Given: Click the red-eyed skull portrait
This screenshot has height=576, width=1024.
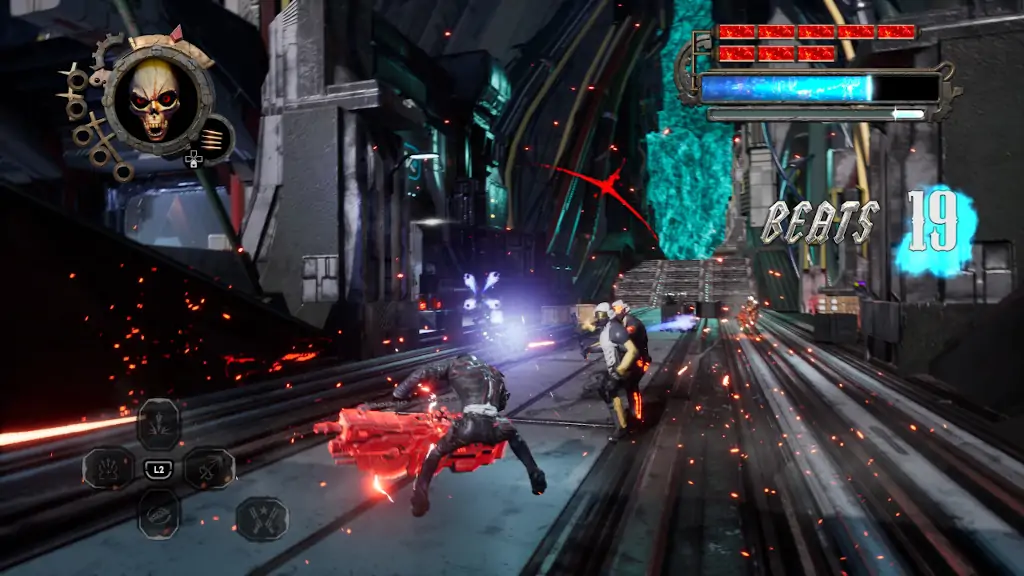Looking at the screenshot, I should coord(155,98).
